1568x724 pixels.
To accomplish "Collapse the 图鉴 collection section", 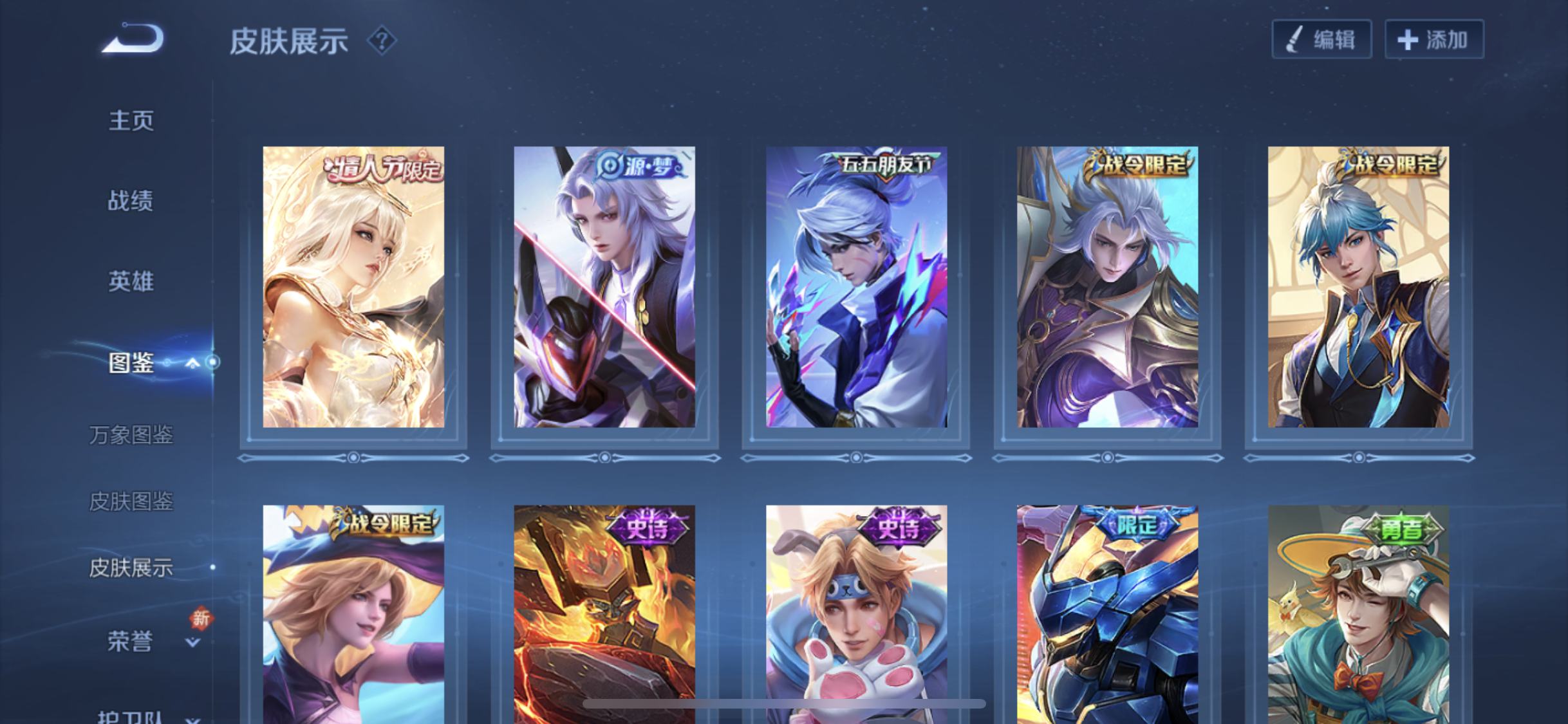I will 192,364.
